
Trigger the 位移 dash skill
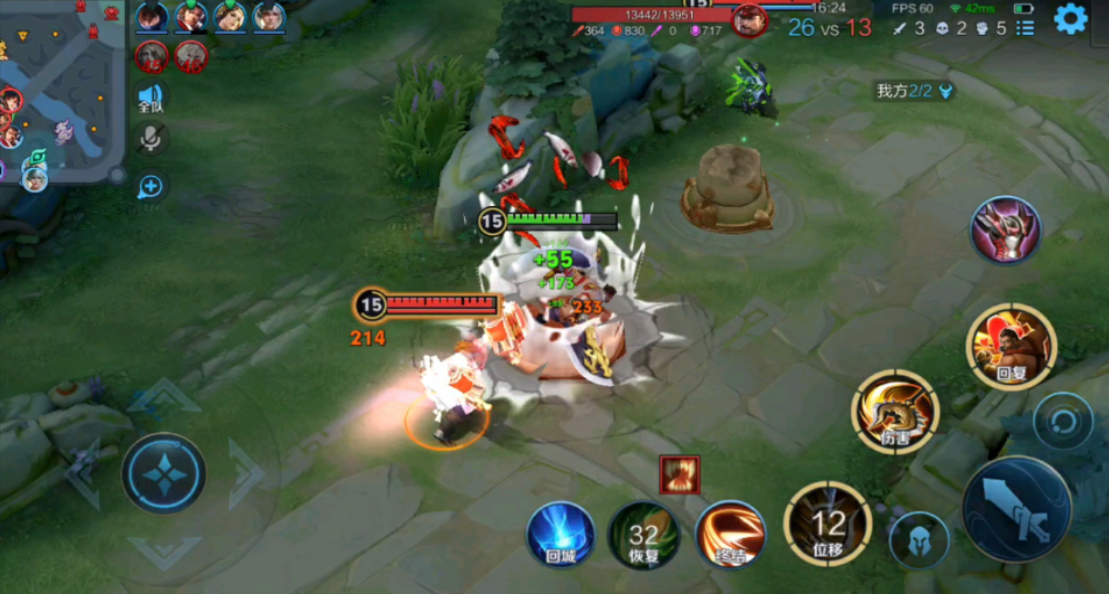pos(828,523)
